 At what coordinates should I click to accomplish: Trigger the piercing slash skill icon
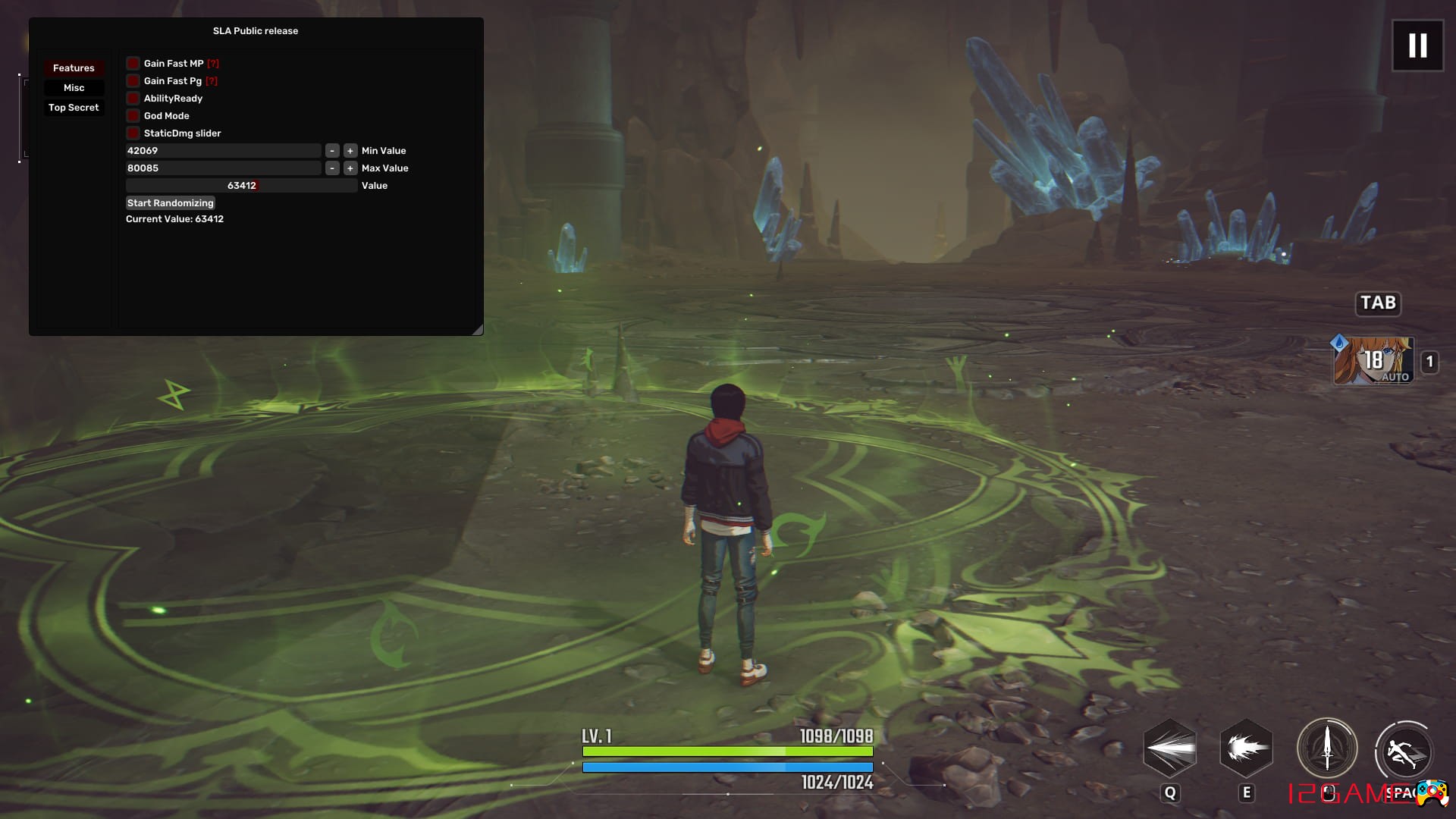point(1170,748)
